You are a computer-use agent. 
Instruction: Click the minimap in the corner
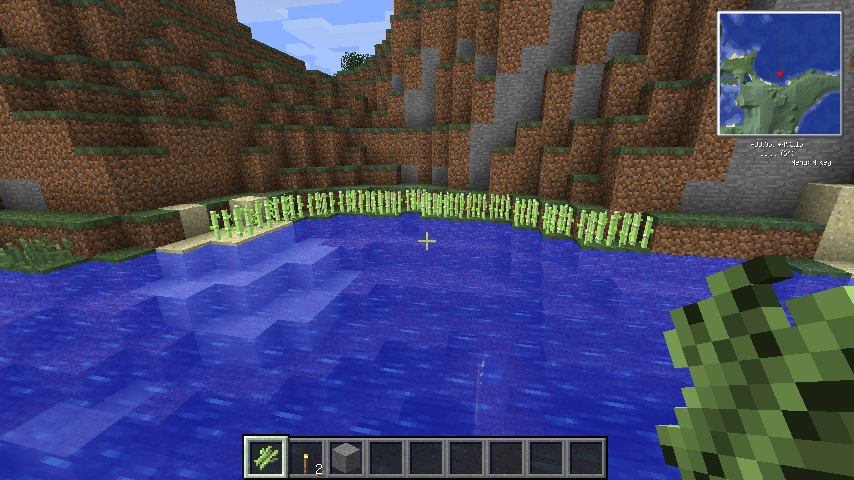pos(779,73)
